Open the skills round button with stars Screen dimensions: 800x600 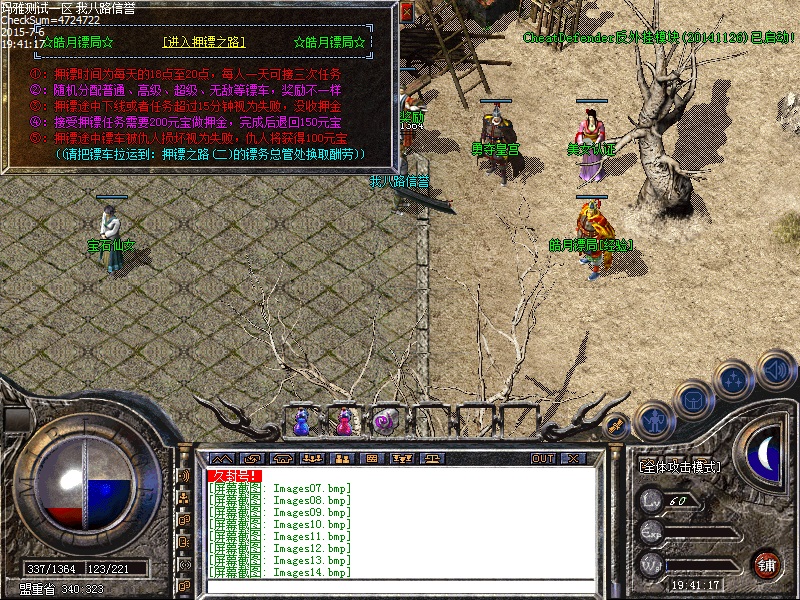point(734,380)
